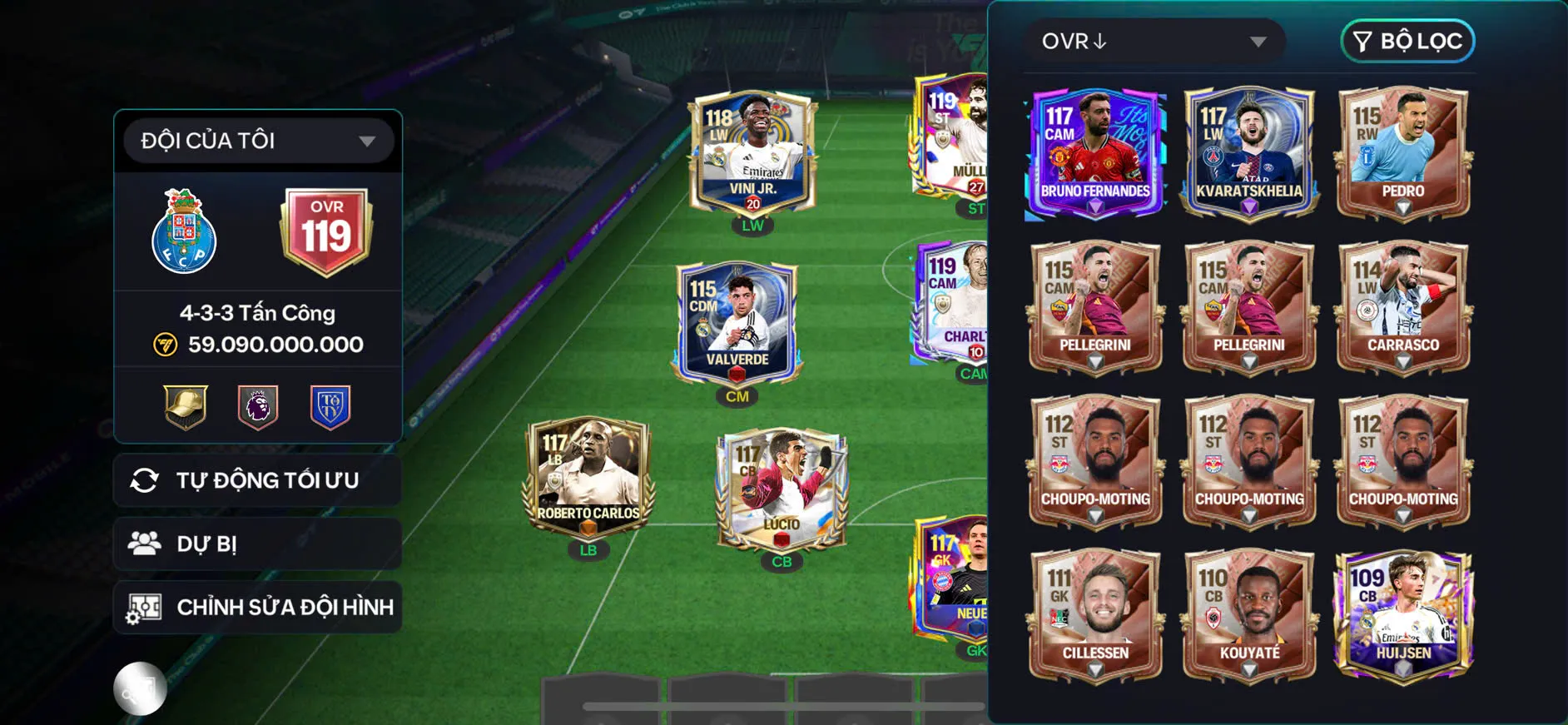The width and height of the screenshot is (1568, 725).
Task: Open the ĐỘI CỦA TÔI dropdown
Action: (257, 140)
